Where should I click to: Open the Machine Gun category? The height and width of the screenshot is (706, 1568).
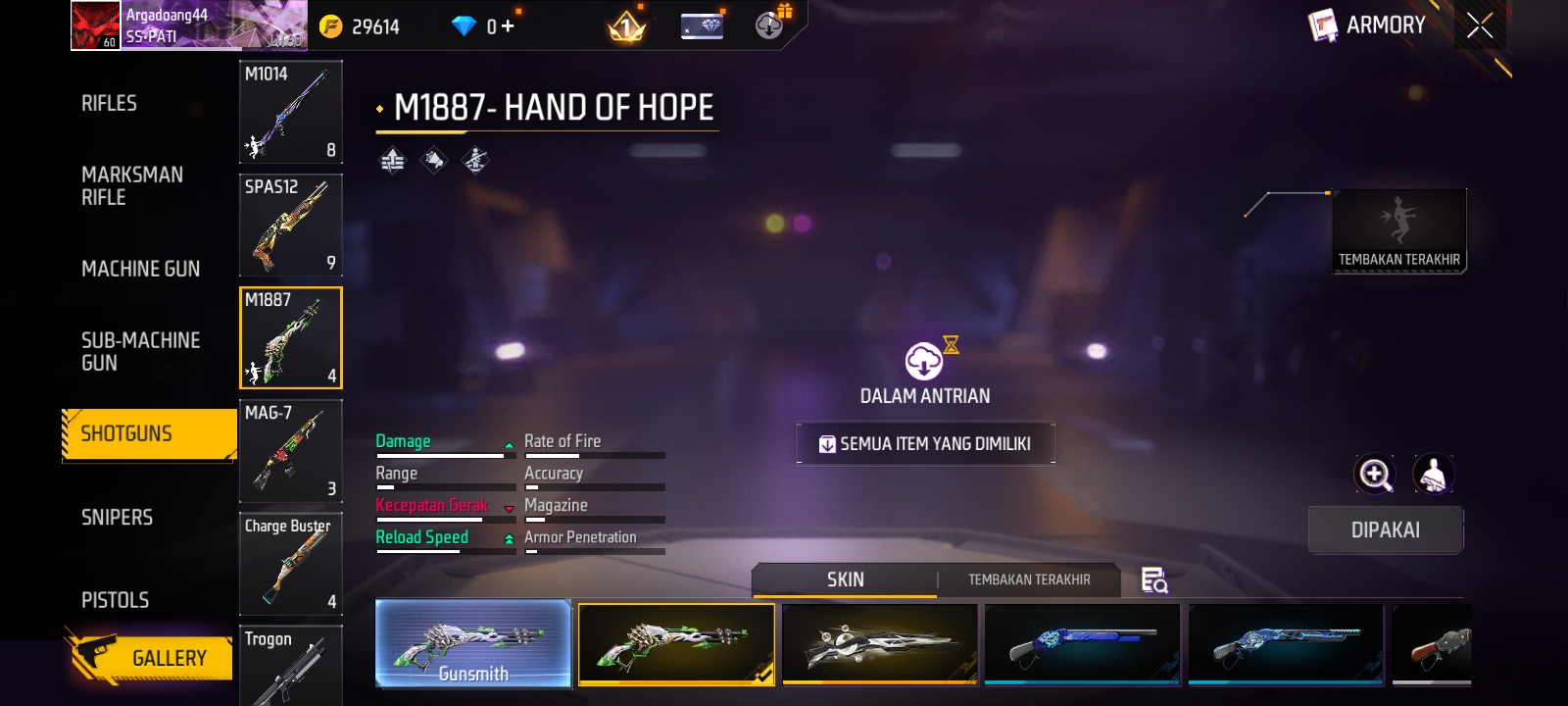click(x=140, y=269)
